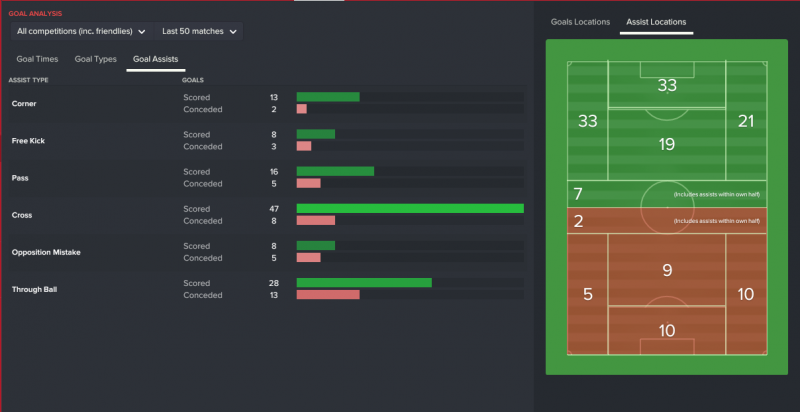Viewport: 800px width, 412px height.
Task: Show the Goals Locations tab
Action: (x=580, y=21)
